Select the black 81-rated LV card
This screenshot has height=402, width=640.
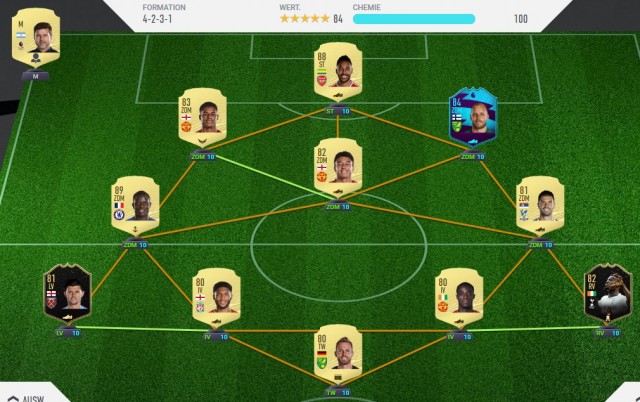coord(65,293)
